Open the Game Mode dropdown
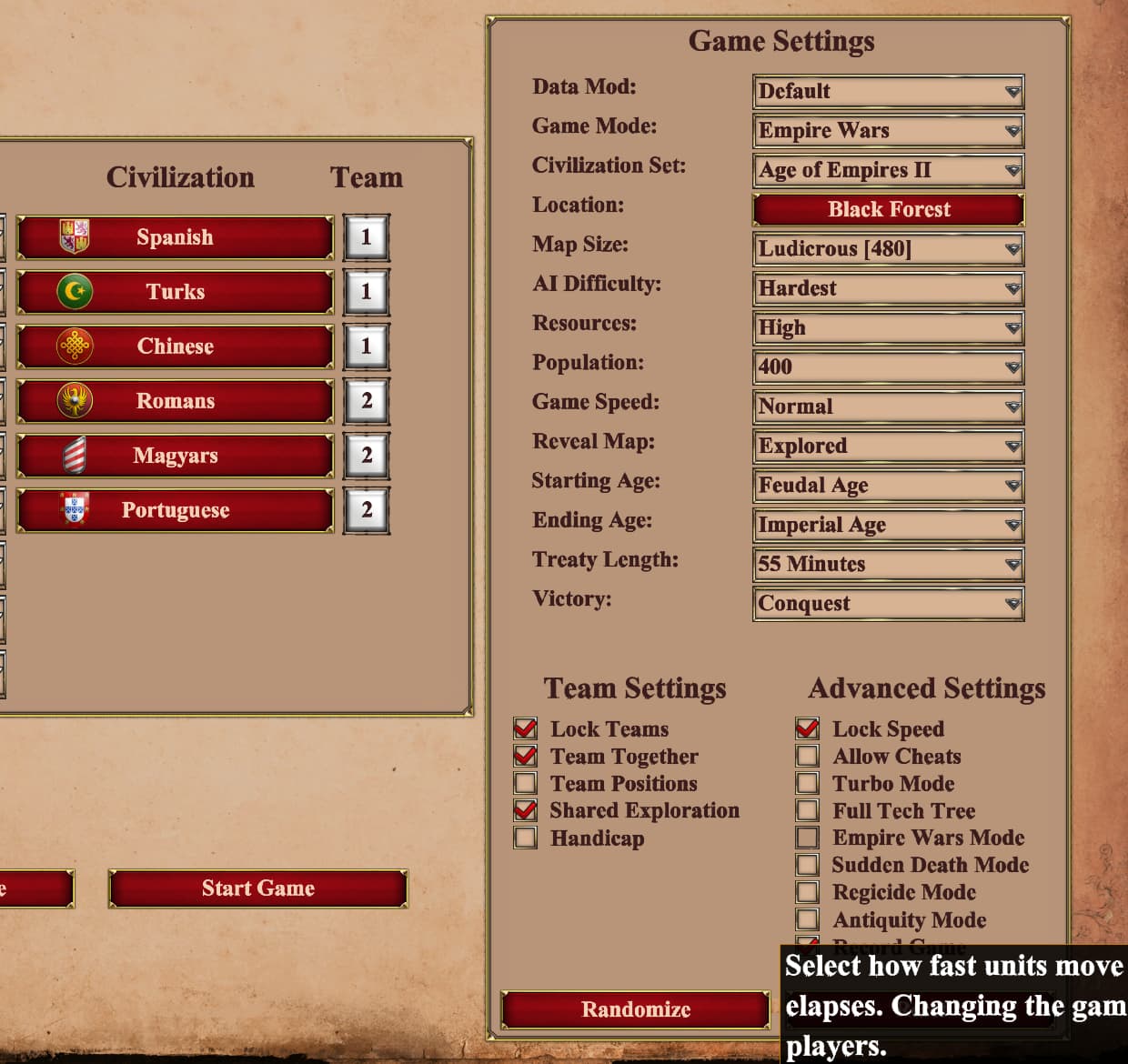 pos(888,131)
